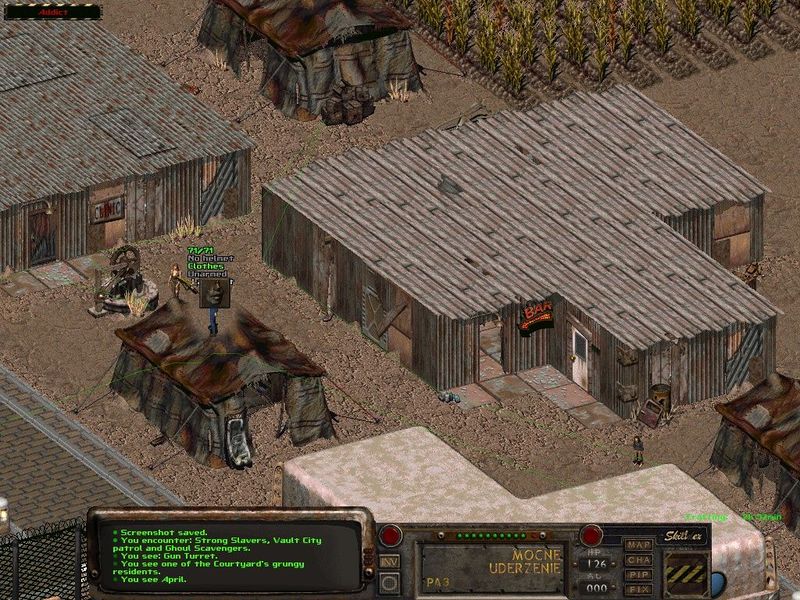Open the MAP screen
Screen dimensions: 800x600
(638, 544)
